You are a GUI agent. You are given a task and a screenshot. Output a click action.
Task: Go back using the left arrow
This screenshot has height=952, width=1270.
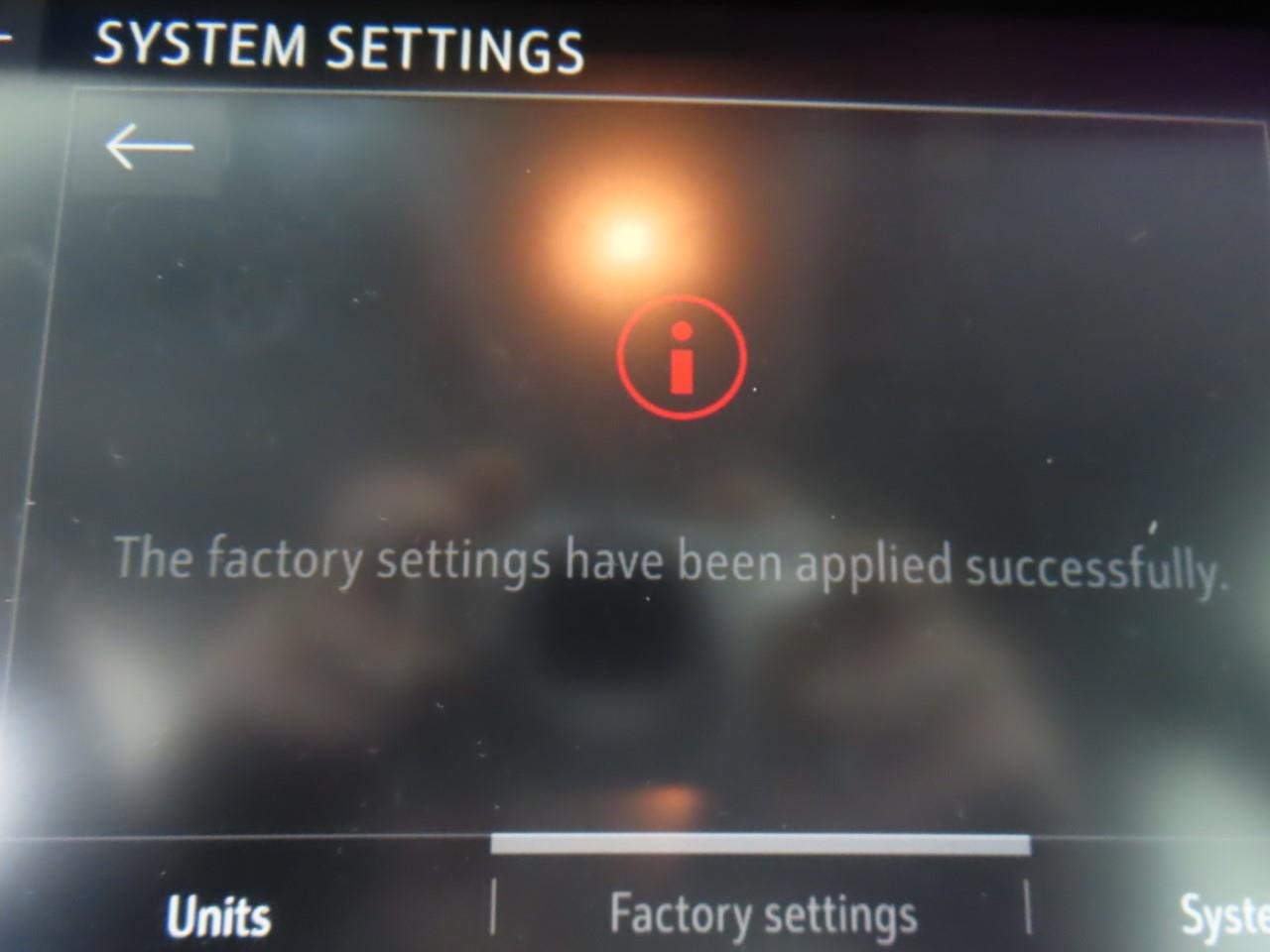pos(149,147)
